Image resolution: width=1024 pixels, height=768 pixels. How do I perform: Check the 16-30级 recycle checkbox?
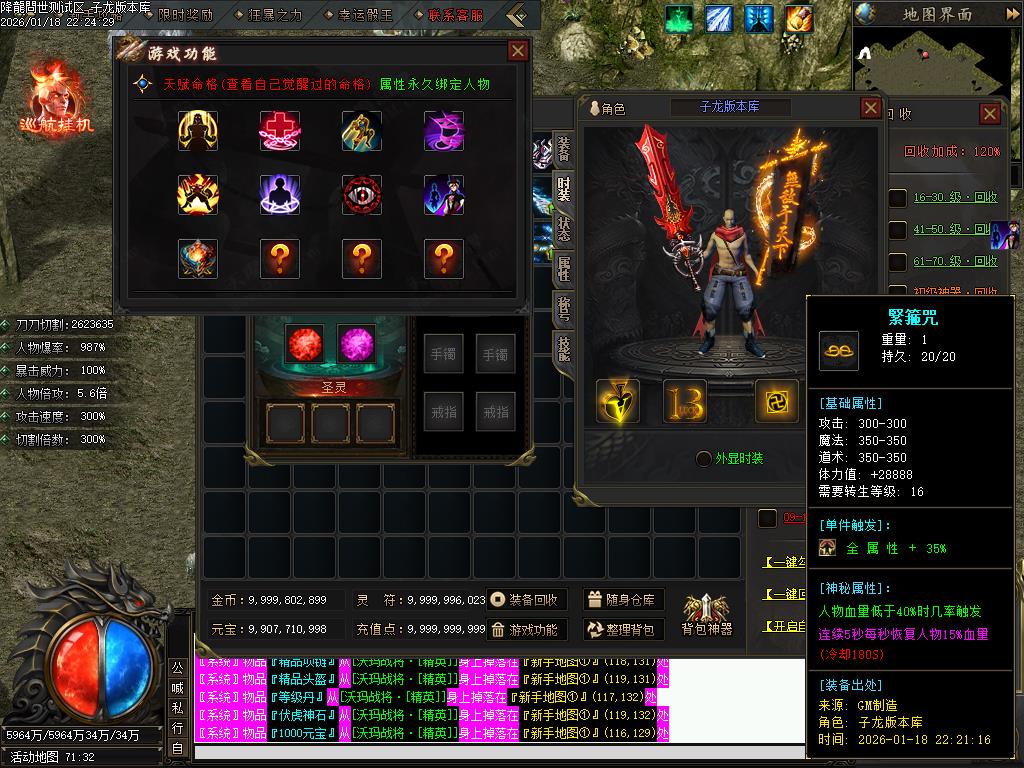point(898,198)
